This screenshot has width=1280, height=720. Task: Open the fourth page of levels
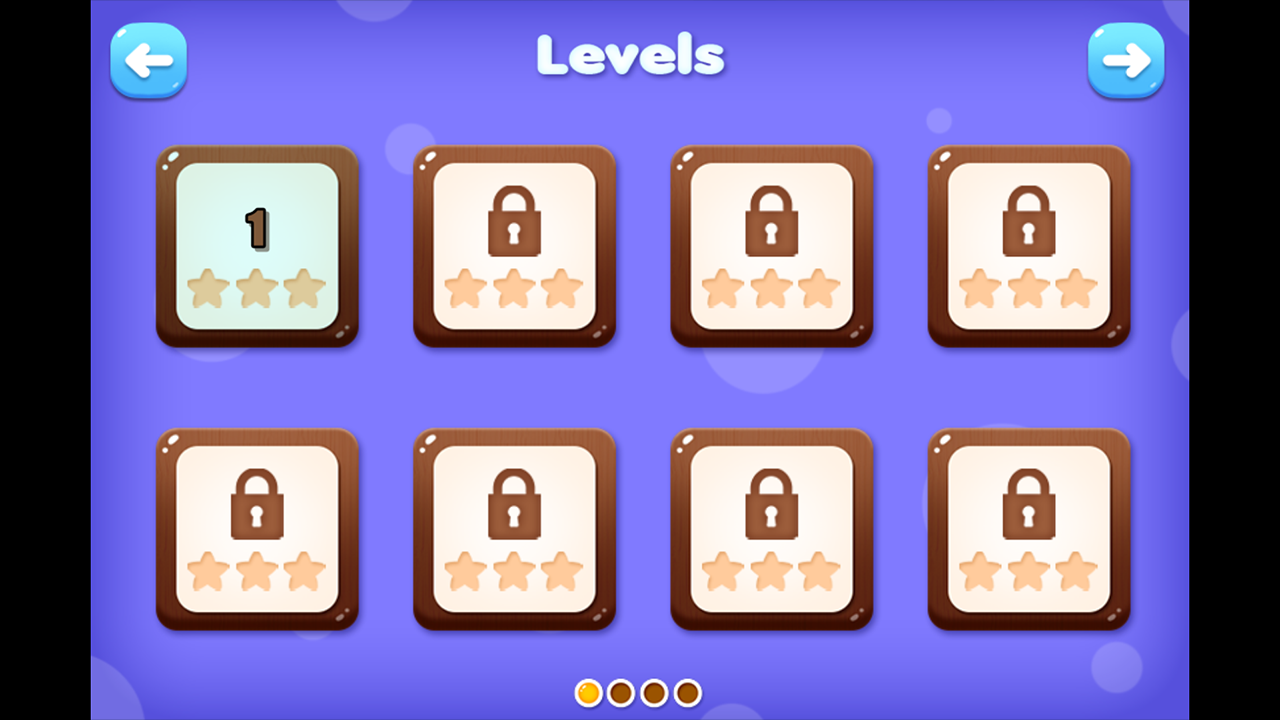[687, 692]
